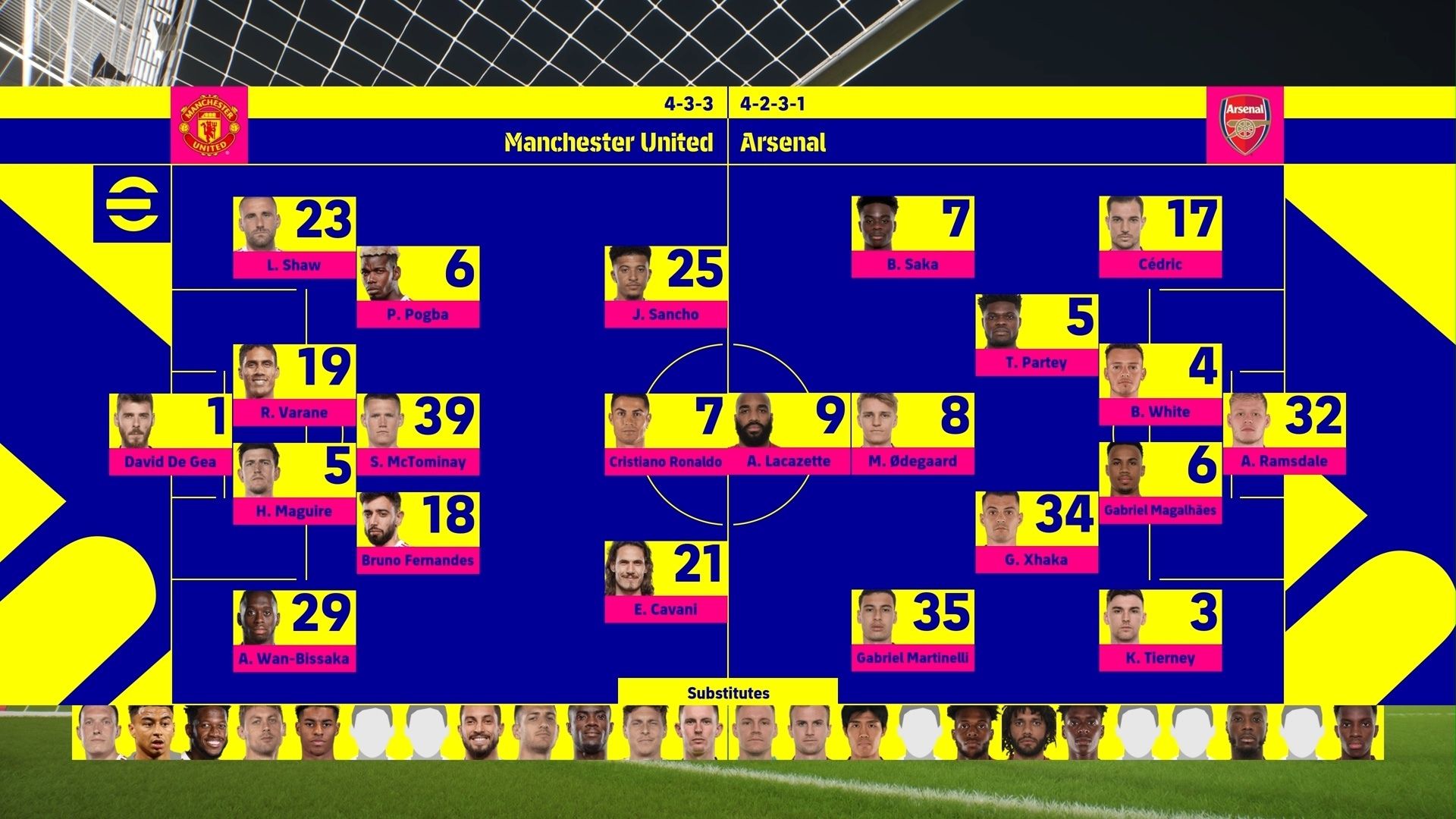
Task: Pick R. Varane's number 19 card
Action: [294, 384]
